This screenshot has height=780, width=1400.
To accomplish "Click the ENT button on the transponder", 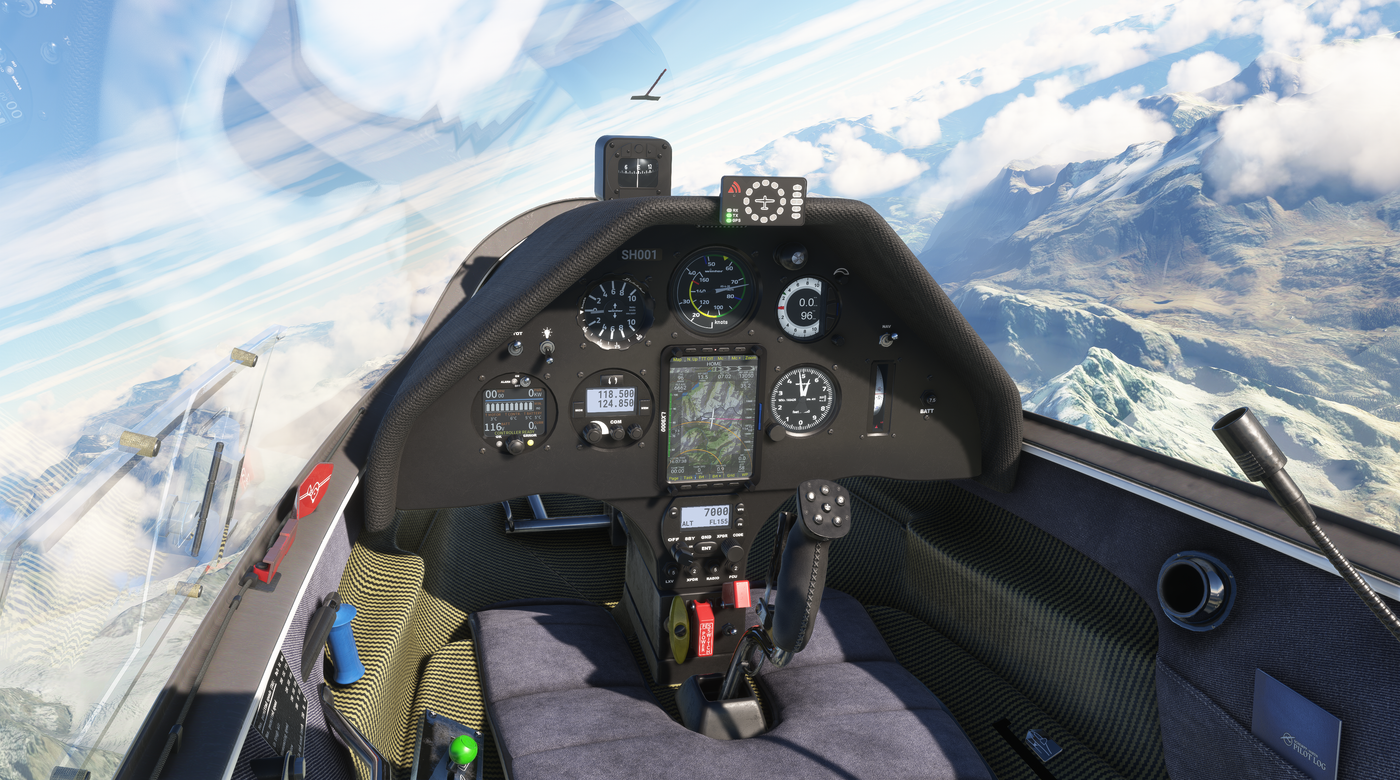I will 707,548.
